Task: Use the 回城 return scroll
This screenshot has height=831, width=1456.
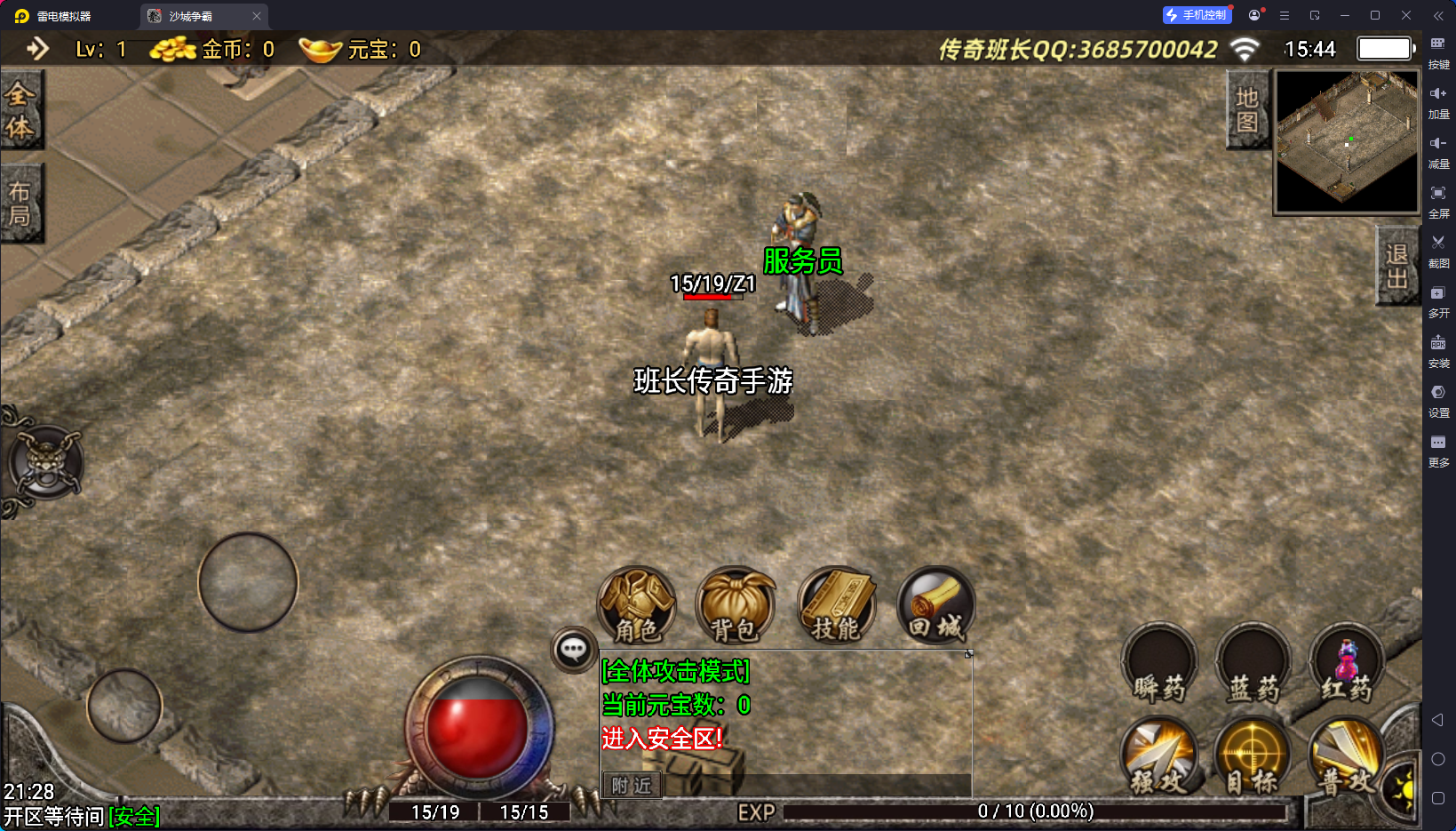Action: click(935, 606)
